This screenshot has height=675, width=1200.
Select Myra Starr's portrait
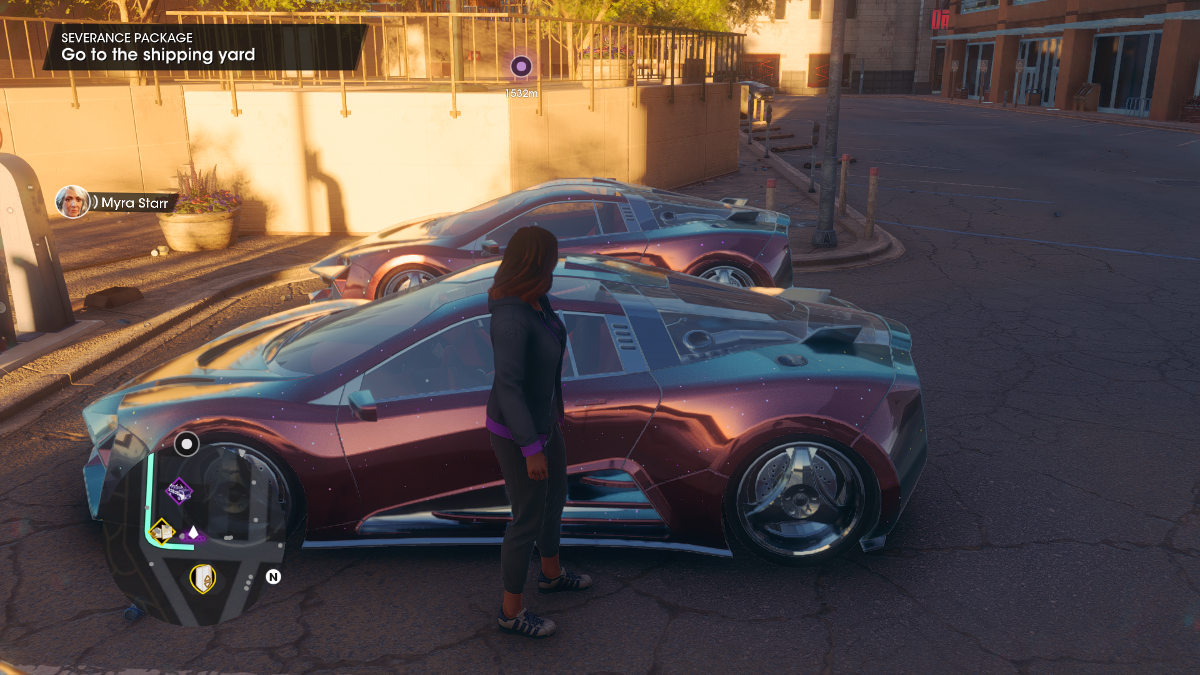[x=72, y=202]
